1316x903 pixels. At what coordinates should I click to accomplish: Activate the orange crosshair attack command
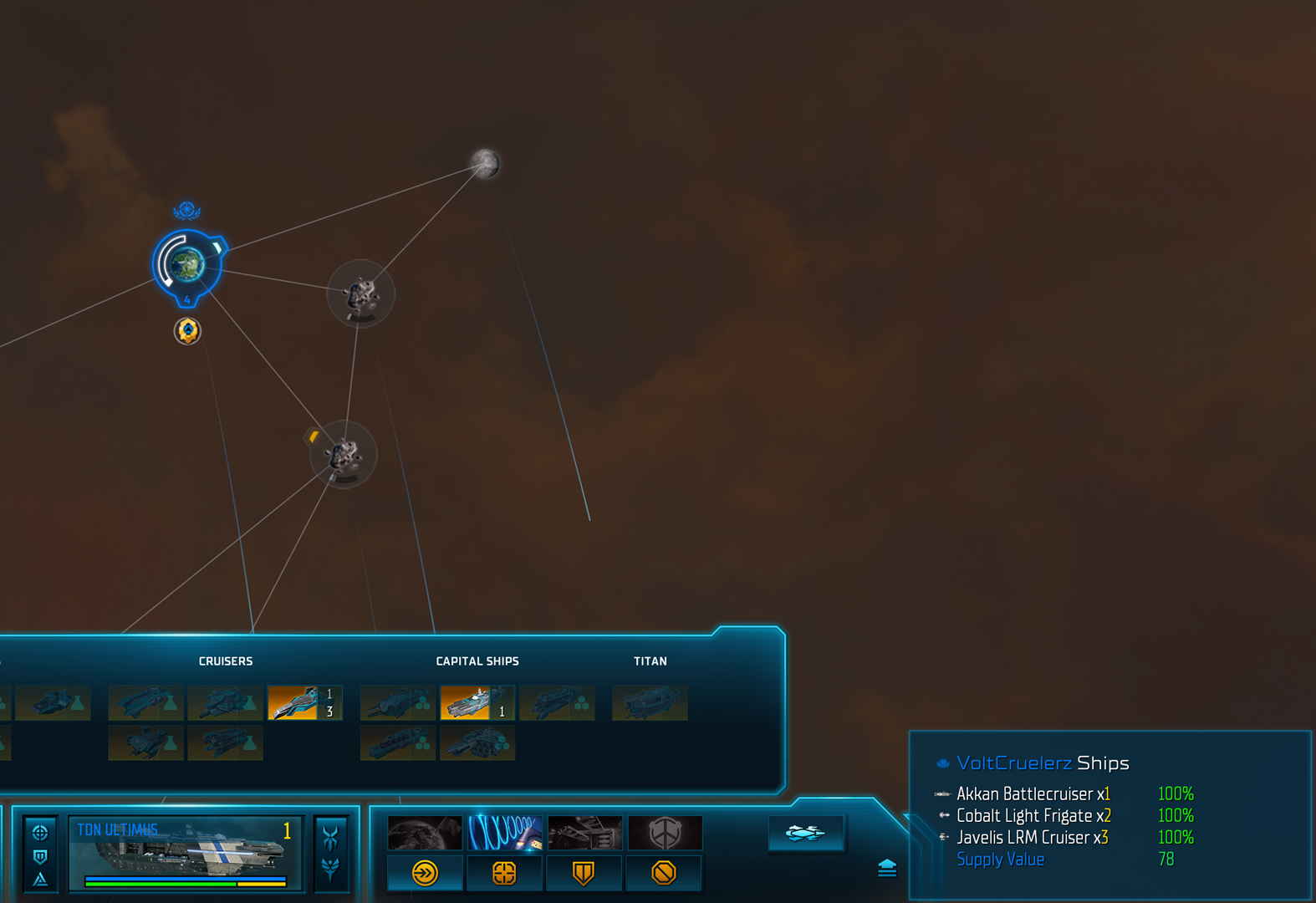[x=504, y=874]
